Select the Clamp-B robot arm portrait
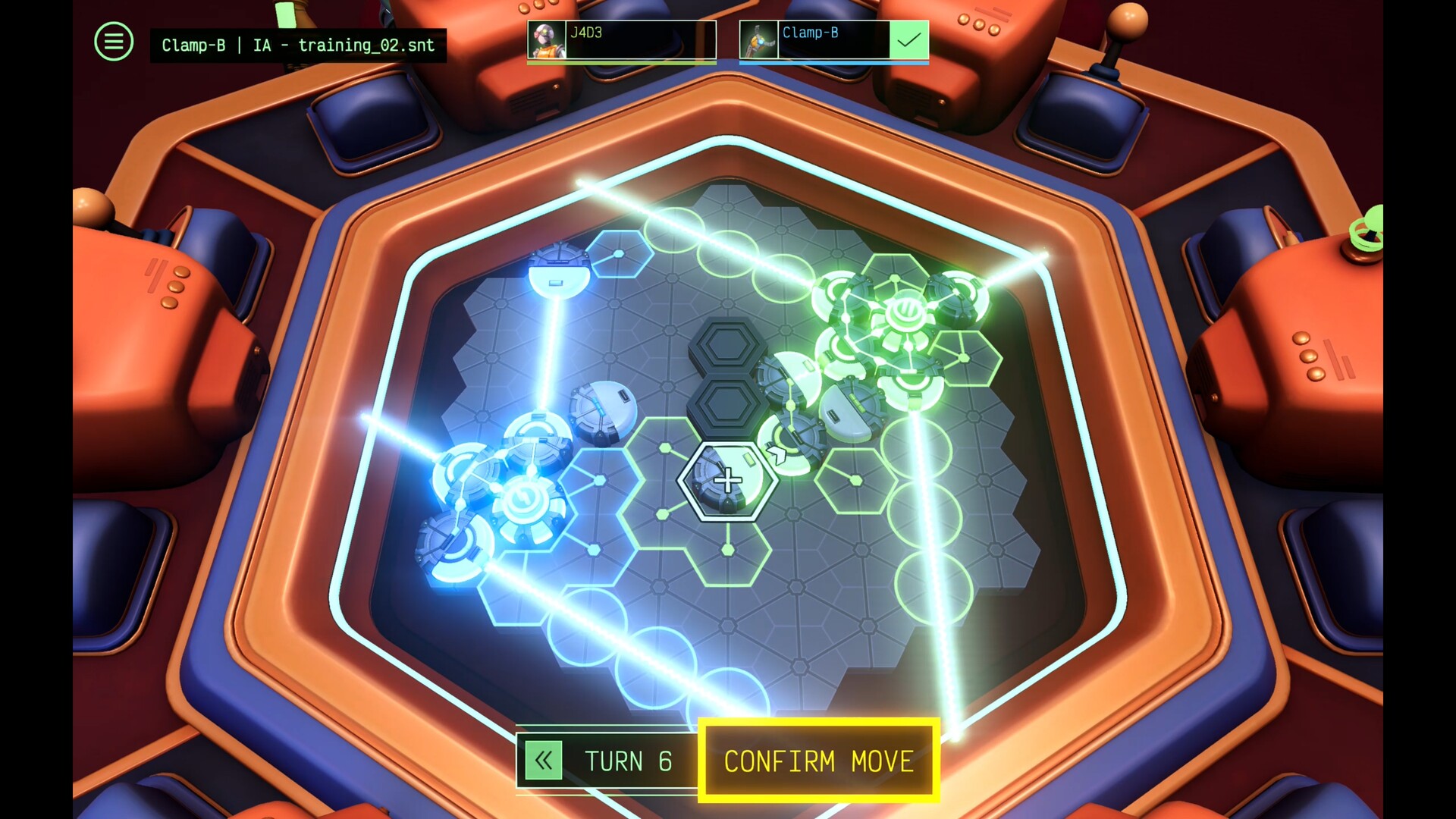The height and width of the screenshot is (819, 1456). [x=758, y=39]
